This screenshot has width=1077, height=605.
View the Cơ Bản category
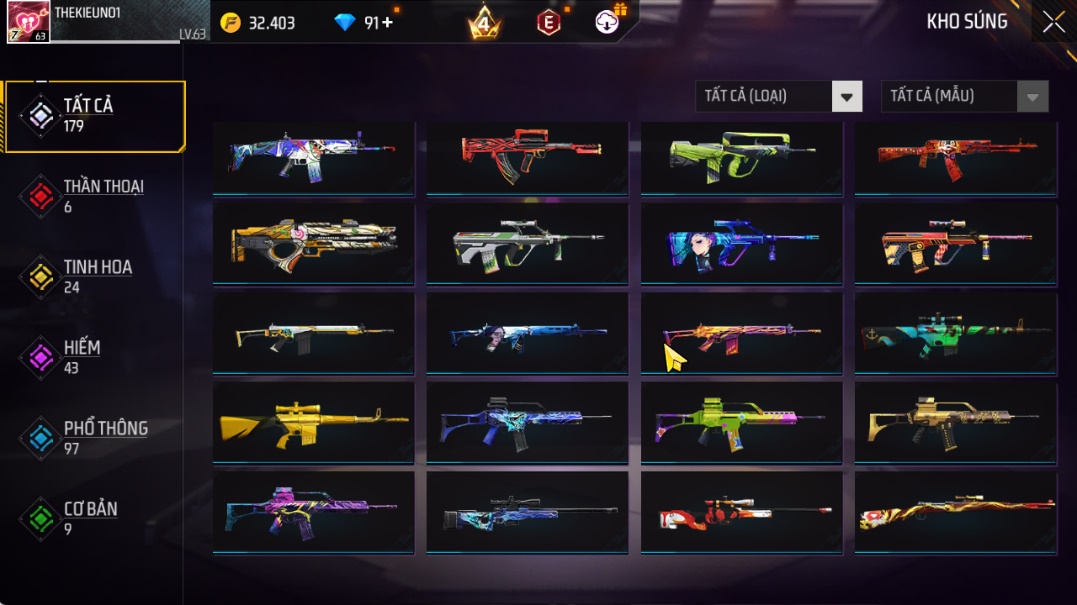(x=95, y=518)
